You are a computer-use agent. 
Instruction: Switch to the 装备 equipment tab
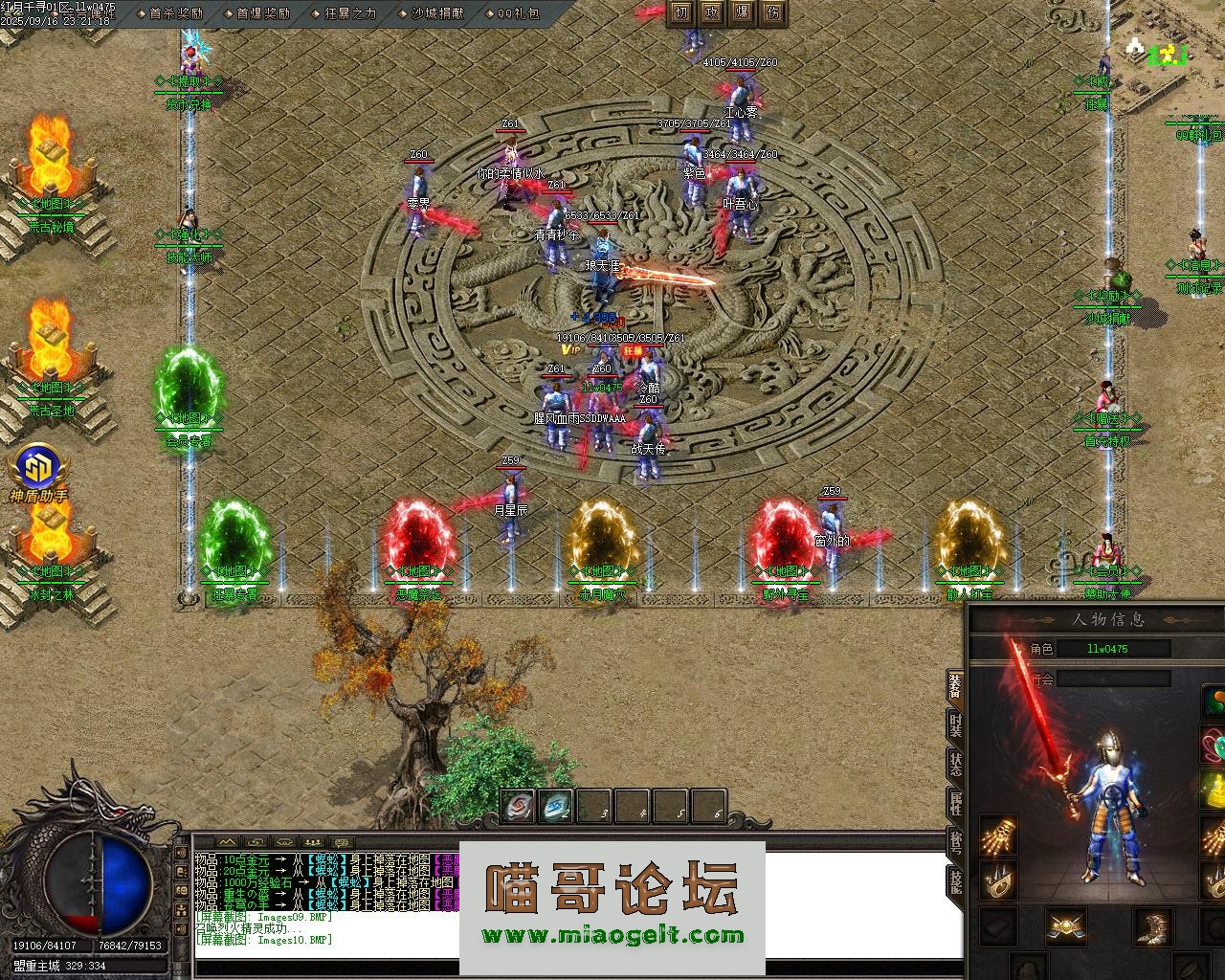pos(955,684)
